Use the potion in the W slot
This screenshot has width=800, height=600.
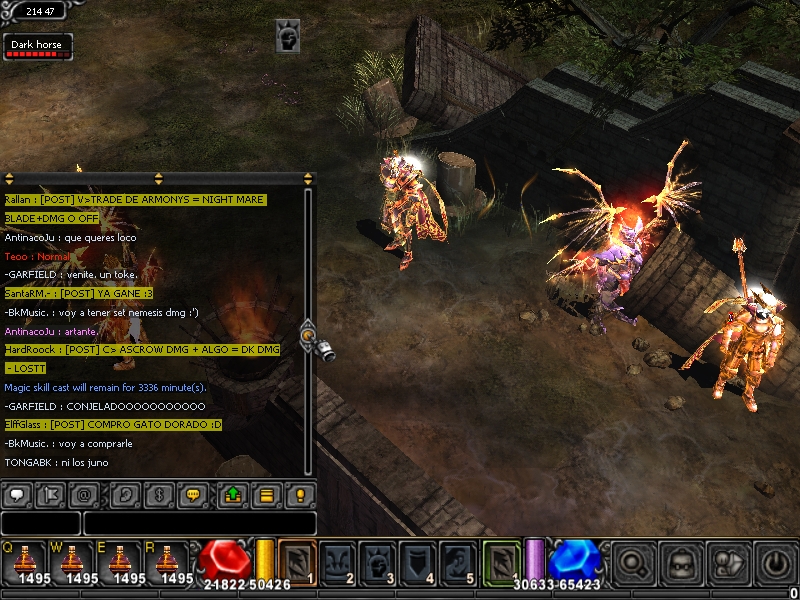pyautogui.click(x=72, y=563)
